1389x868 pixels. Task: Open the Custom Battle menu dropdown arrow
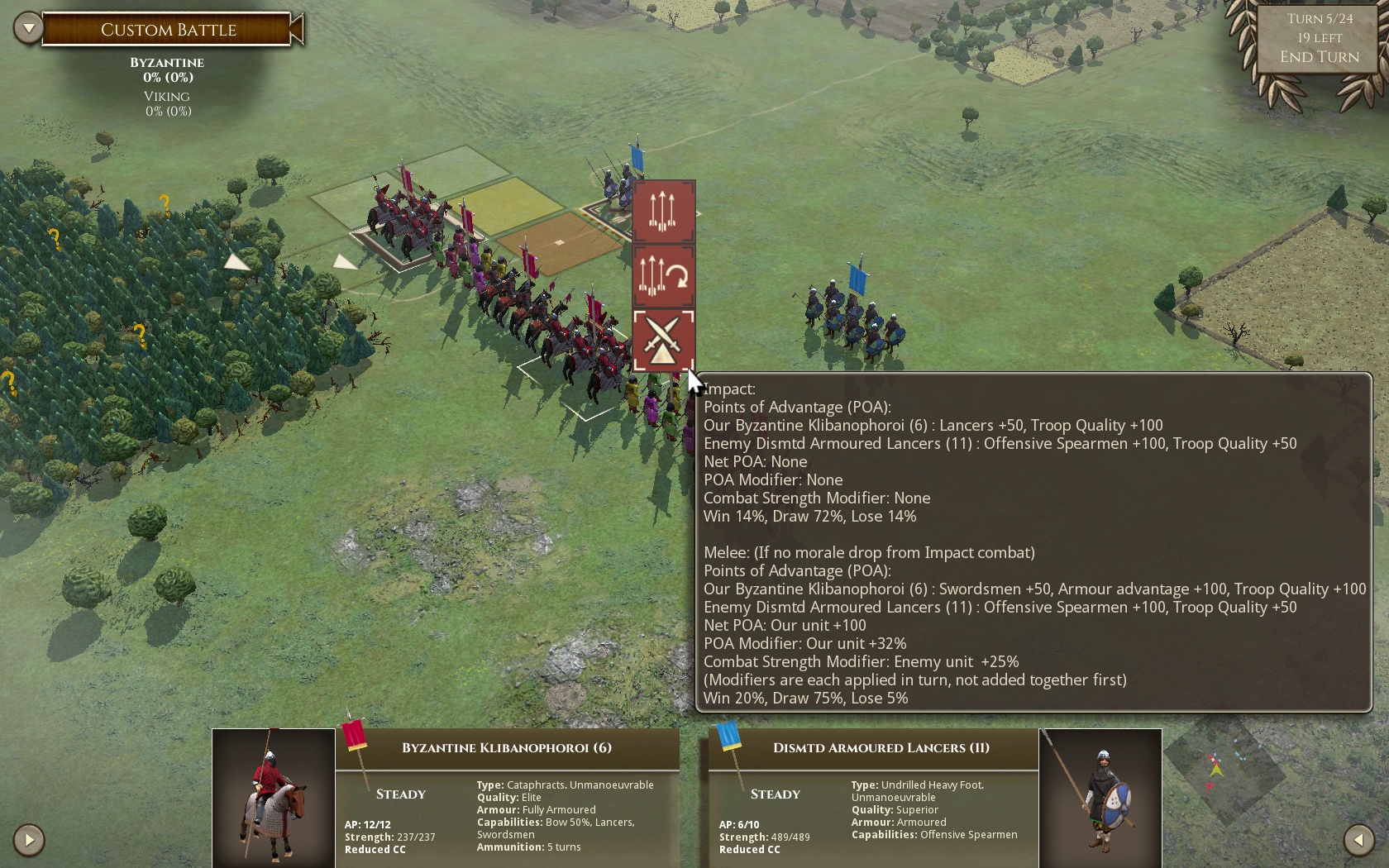(x=29, y=26)
